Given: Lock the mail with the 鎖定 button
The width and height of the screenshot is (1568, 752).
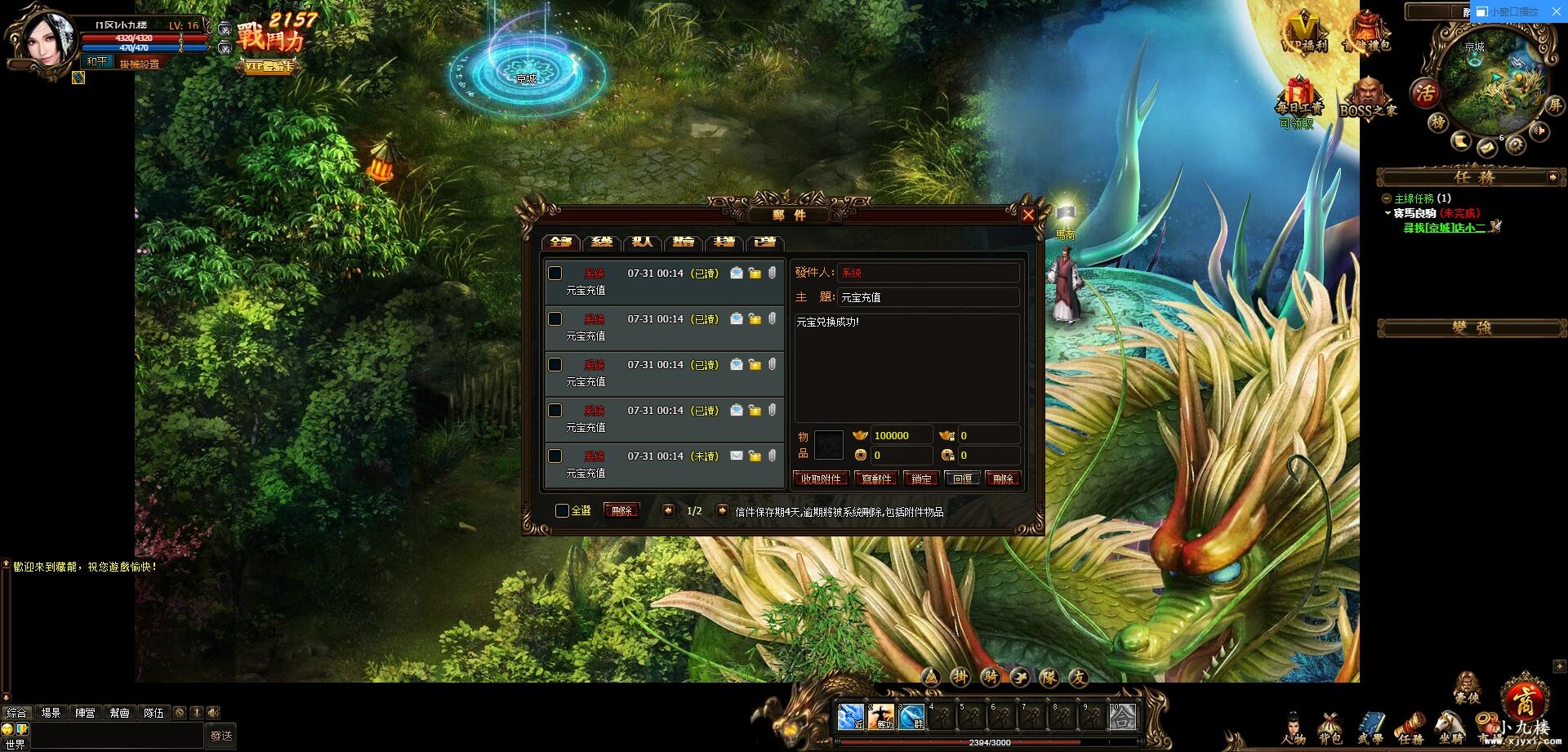Looking at the screenshot, I should [921, 479].
